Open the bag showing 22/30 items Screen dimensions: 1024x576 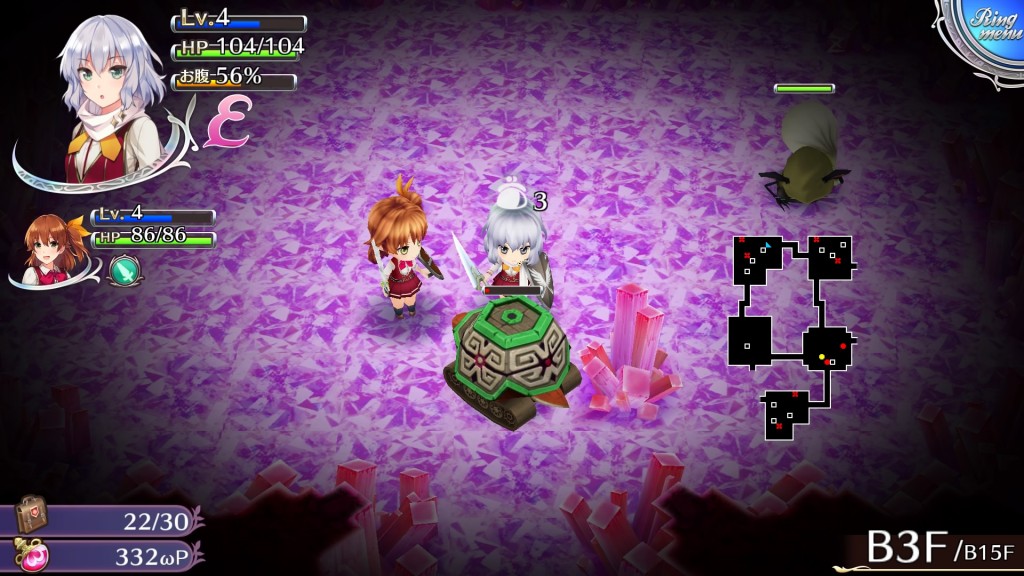pyautogui.click(x=32, y=515)
